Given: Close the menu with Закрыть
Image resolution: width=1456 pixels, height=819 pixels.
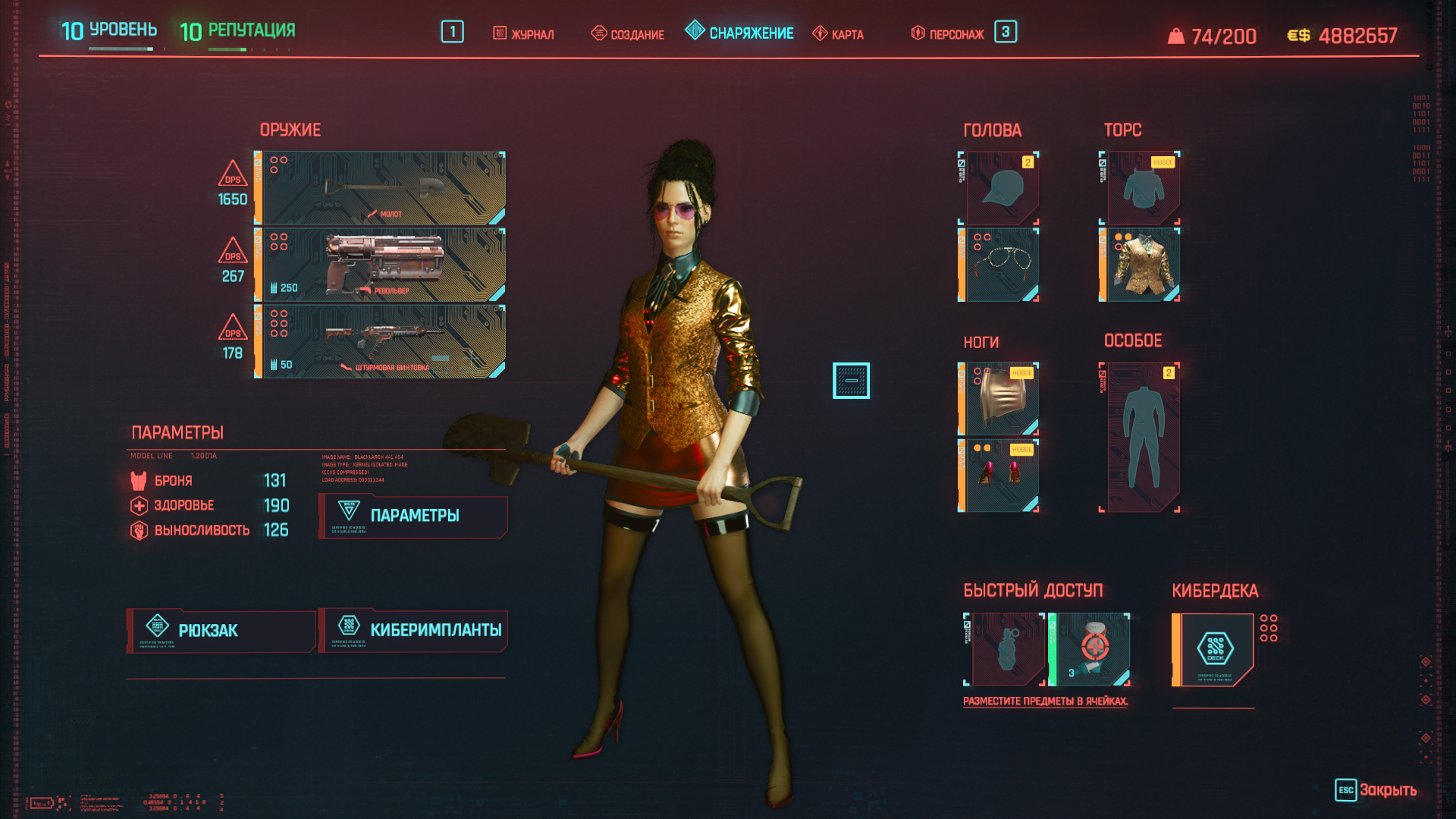Looking at the screenshot, I should 1376,790.
